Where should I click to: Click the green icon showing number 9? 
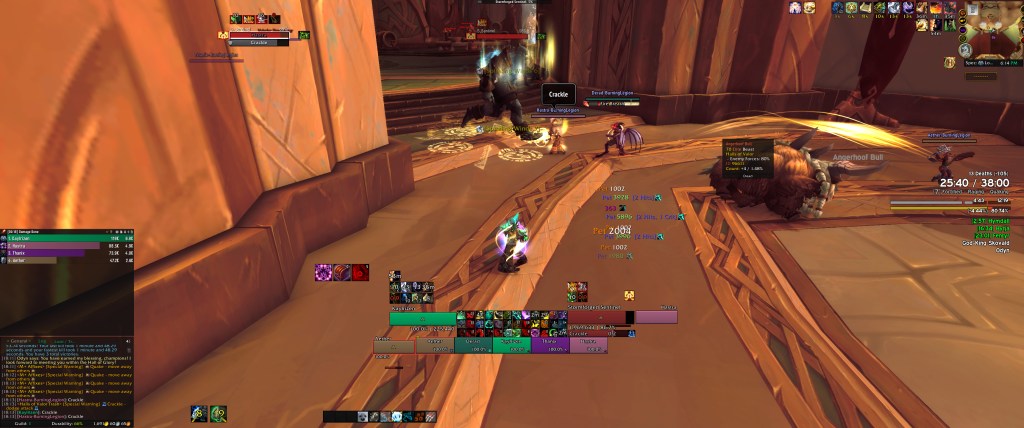[x=218, y=412]
